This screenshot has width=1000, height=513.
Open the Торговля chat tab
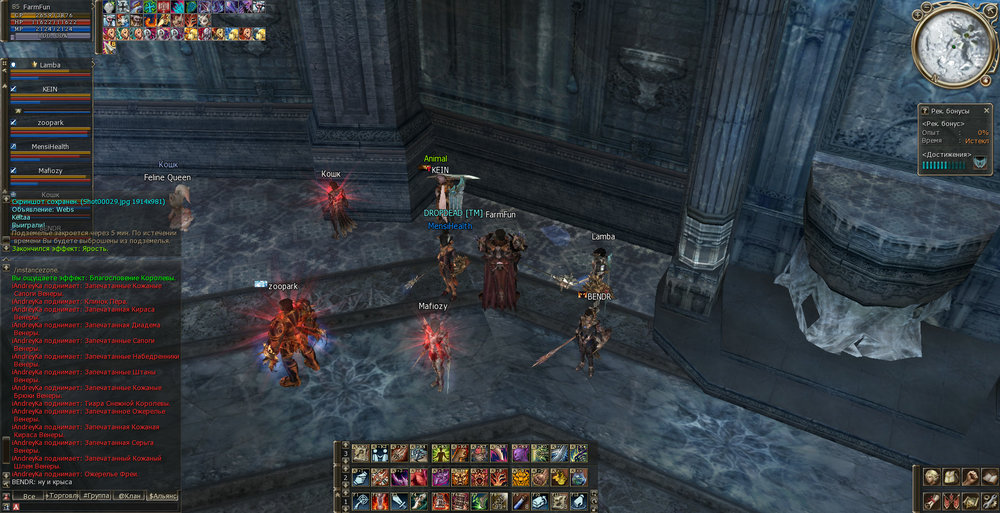click(64, 495)
